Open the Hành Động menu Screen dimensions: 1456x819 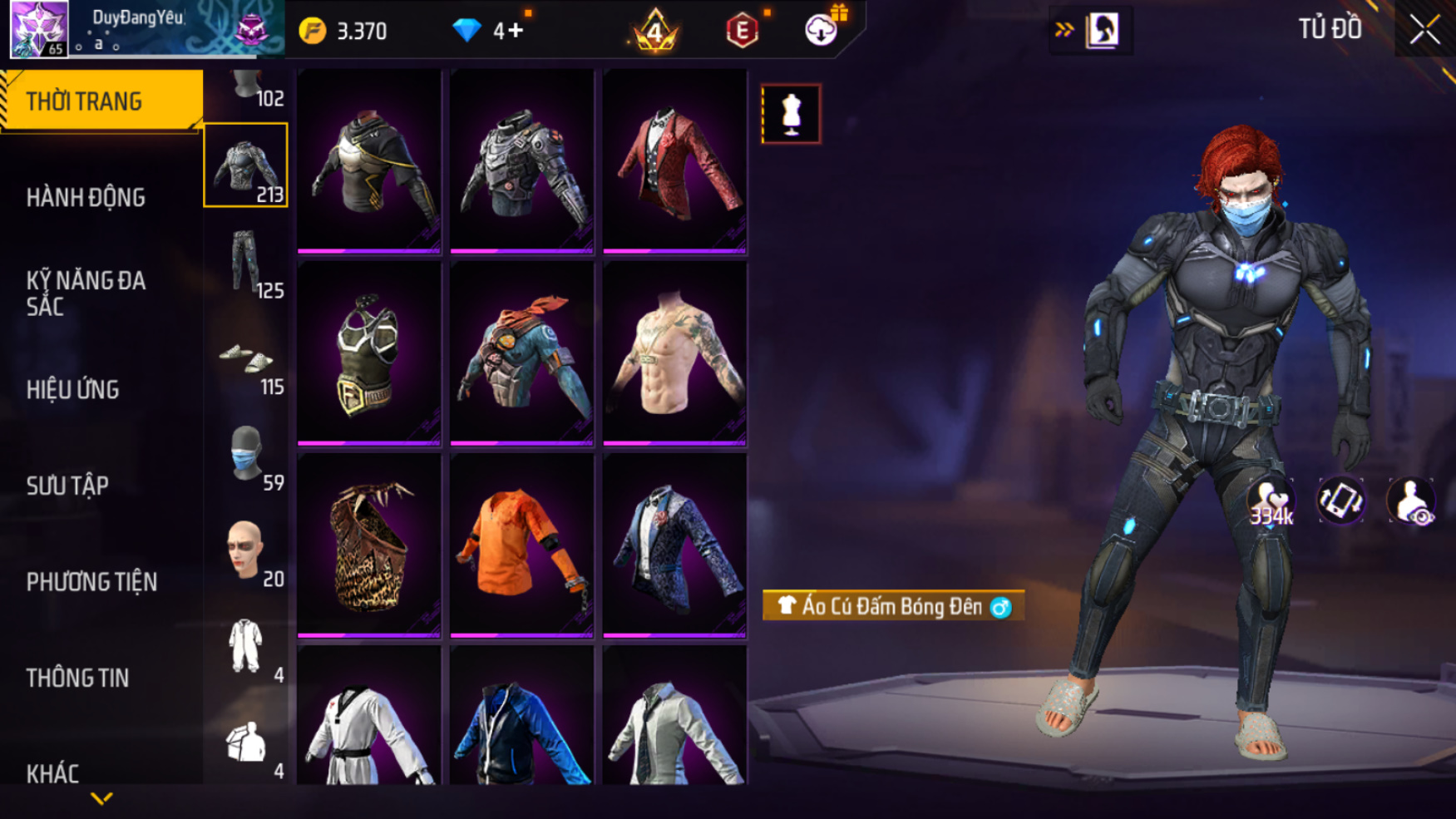(86, 198)
